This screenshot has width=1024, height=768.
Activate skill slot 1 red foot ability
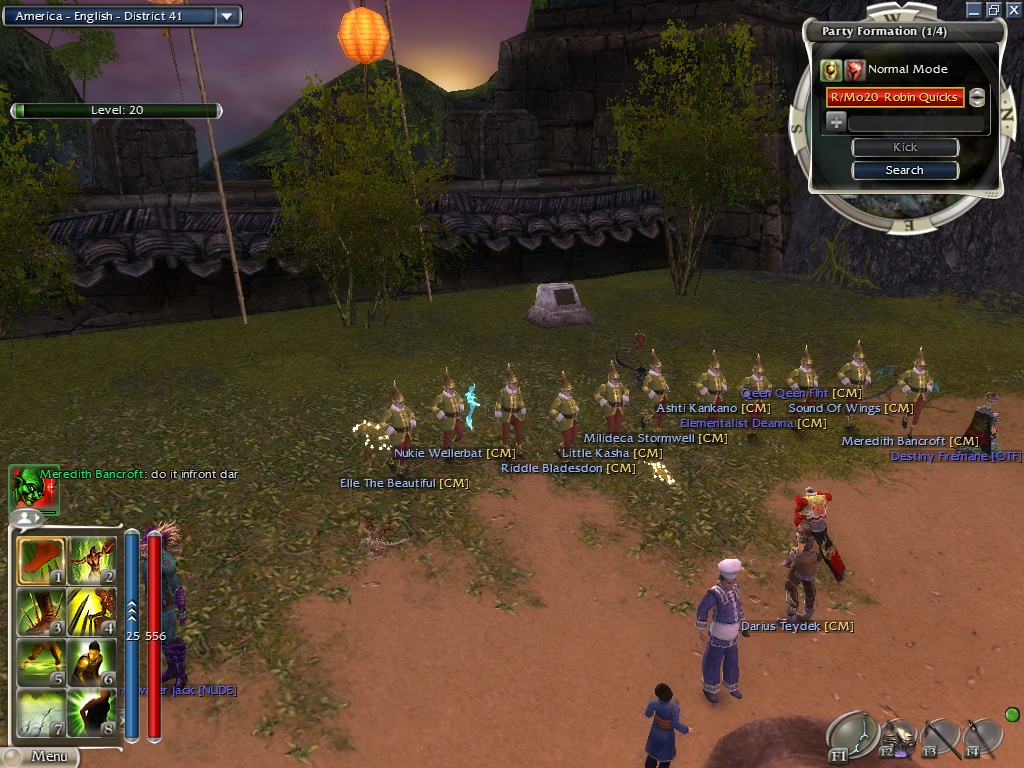click(x=41, y=562)
